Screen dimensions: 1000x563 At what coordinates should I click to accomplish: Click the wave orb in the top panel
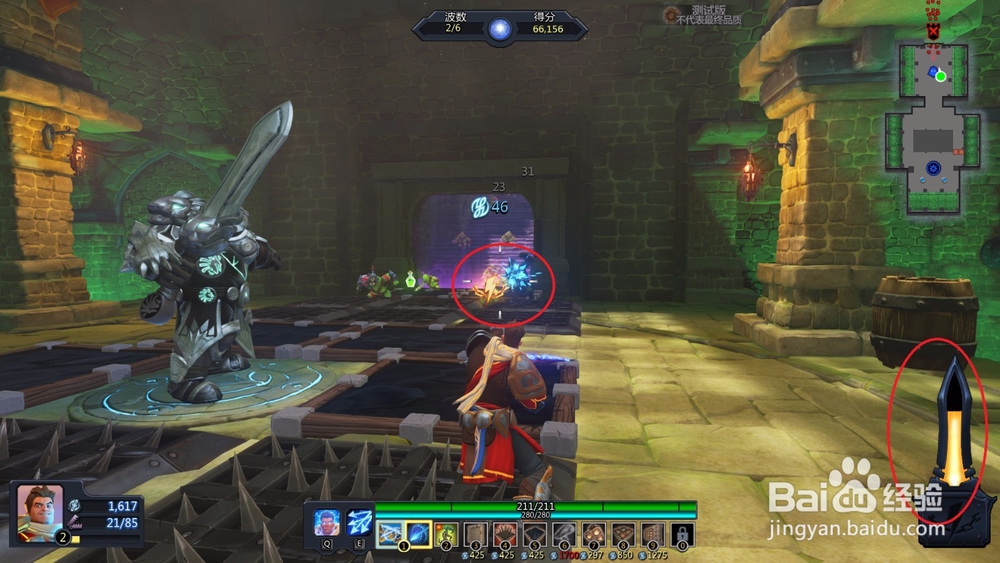coord(500,27)
